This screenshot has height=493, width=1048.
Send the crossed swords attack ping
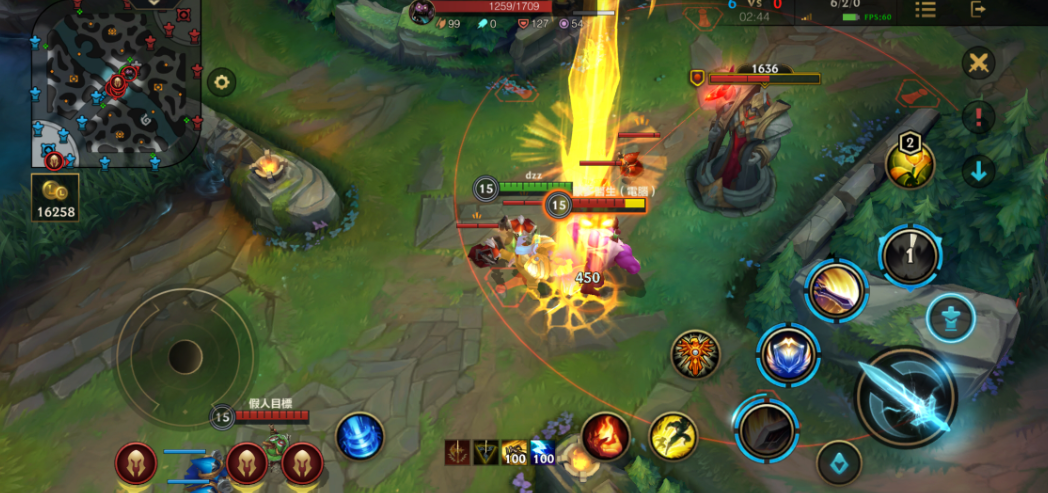click(x=978, y=63)
